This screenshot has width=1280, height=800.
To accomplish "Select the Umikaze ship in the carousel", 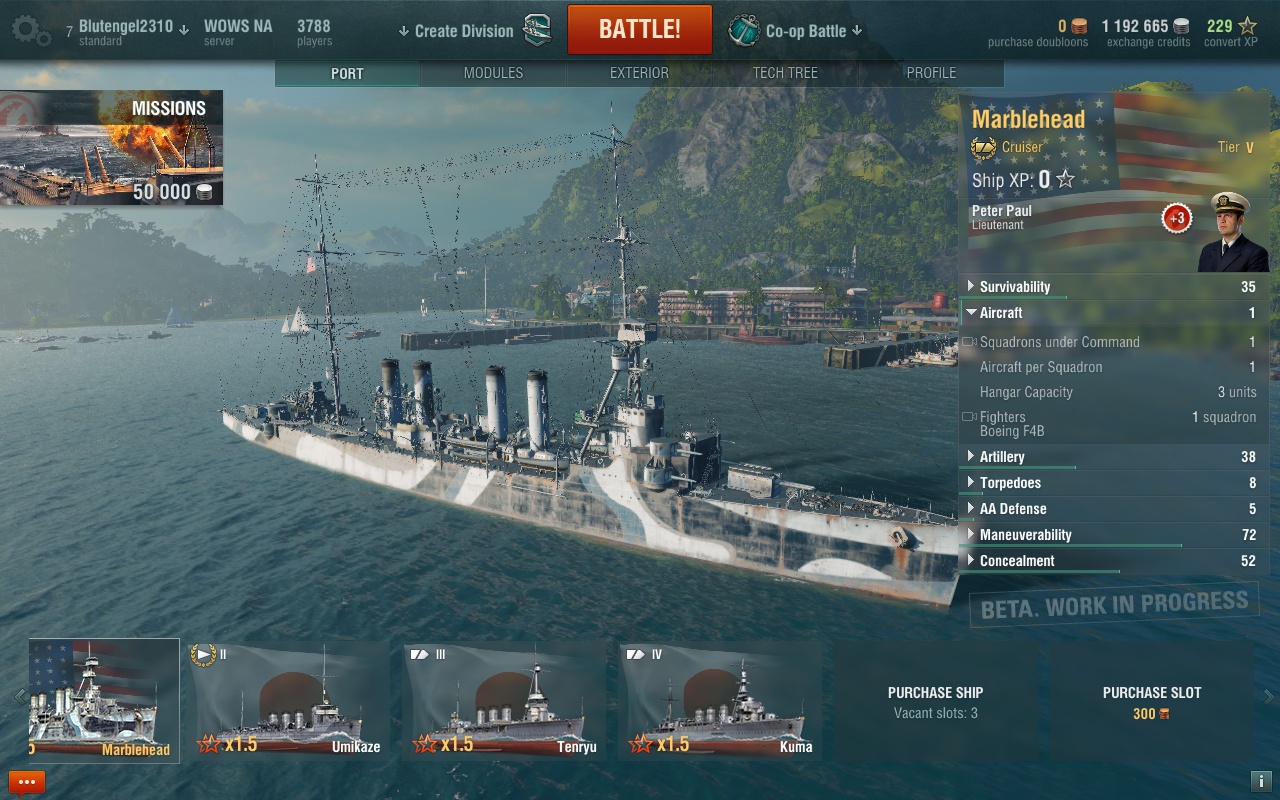I will (x=288, y=700).
